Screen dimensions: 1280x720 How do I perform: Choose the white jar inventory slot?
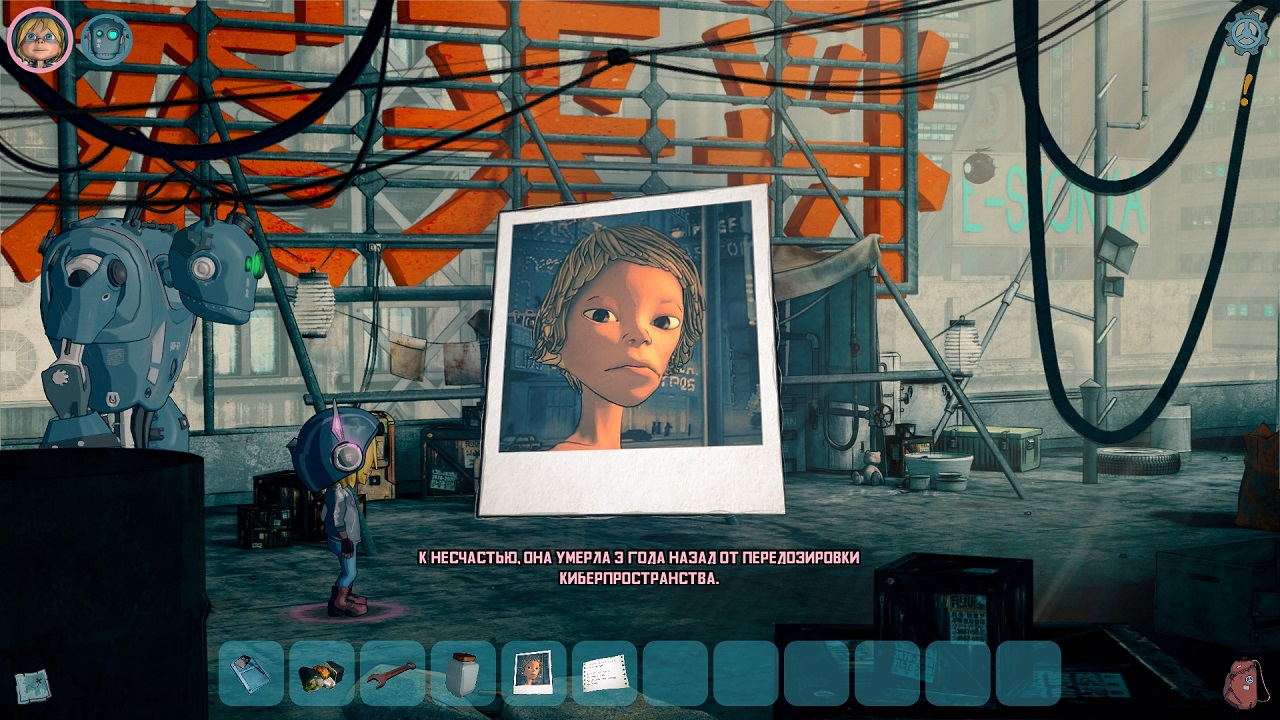point(463,673)
